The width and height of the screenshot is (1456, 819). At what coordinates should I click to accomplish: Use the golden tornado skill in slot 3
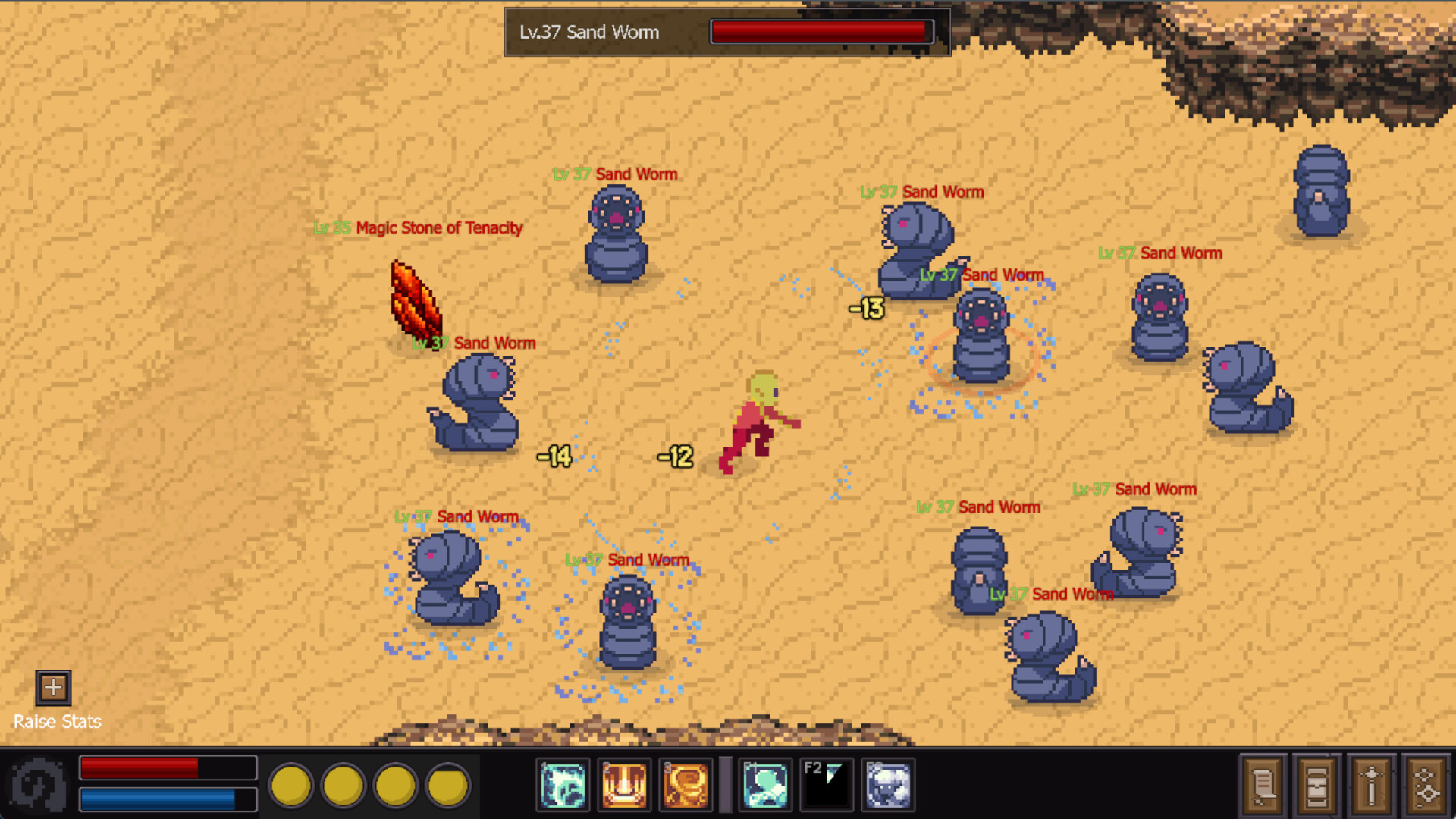(686, 785)
